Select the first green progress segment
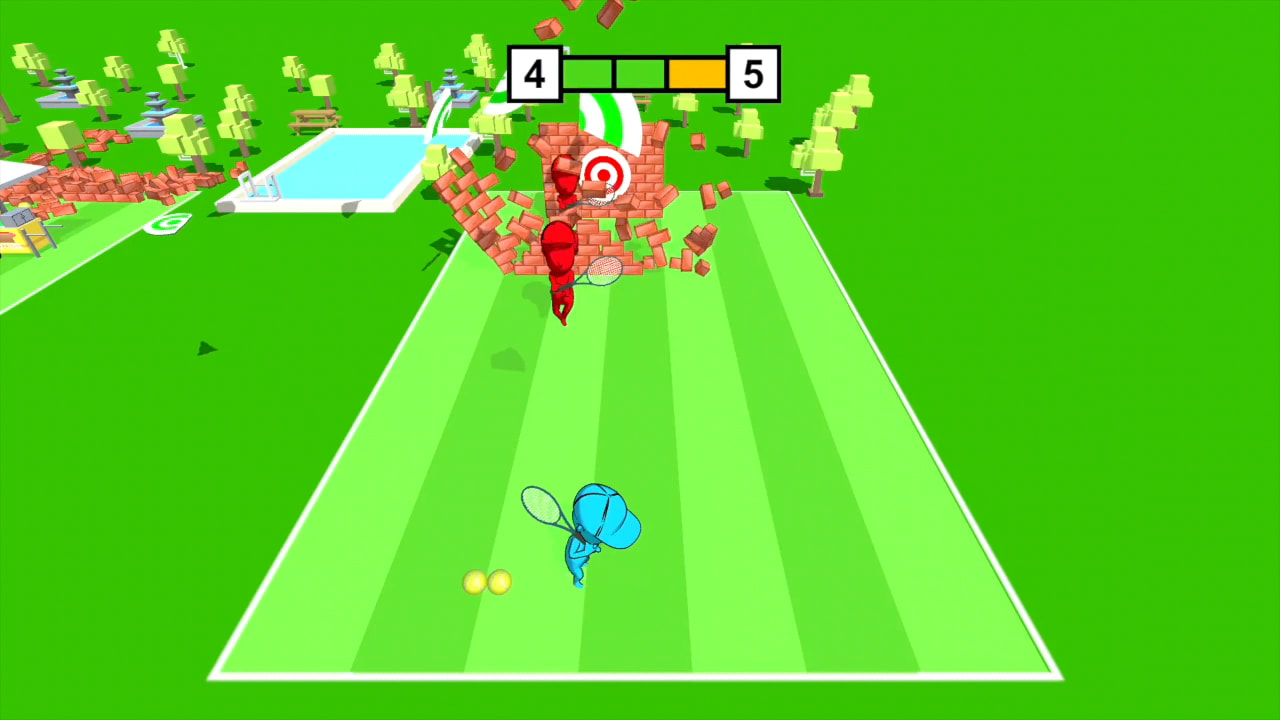 (586, 71)
